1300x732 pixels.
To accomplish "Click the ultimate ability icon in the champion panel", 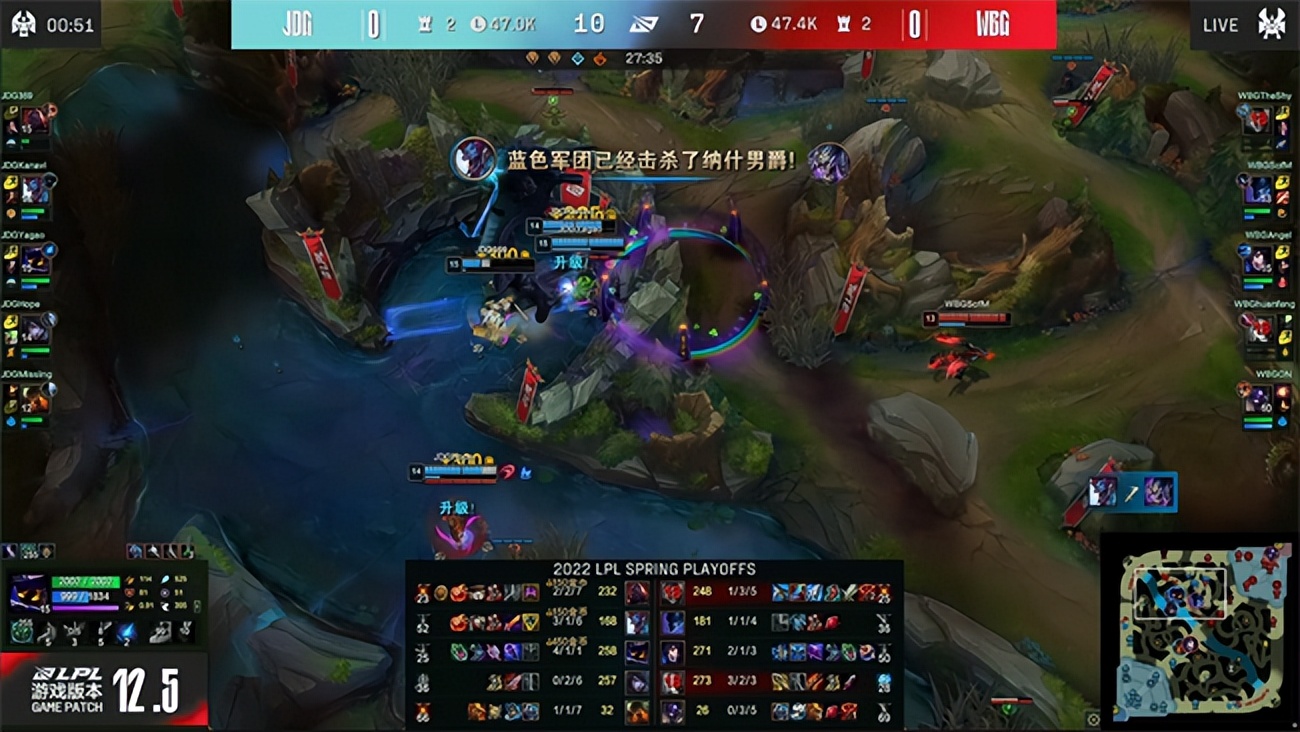I will pyautogui.click(x=129, y=633).
